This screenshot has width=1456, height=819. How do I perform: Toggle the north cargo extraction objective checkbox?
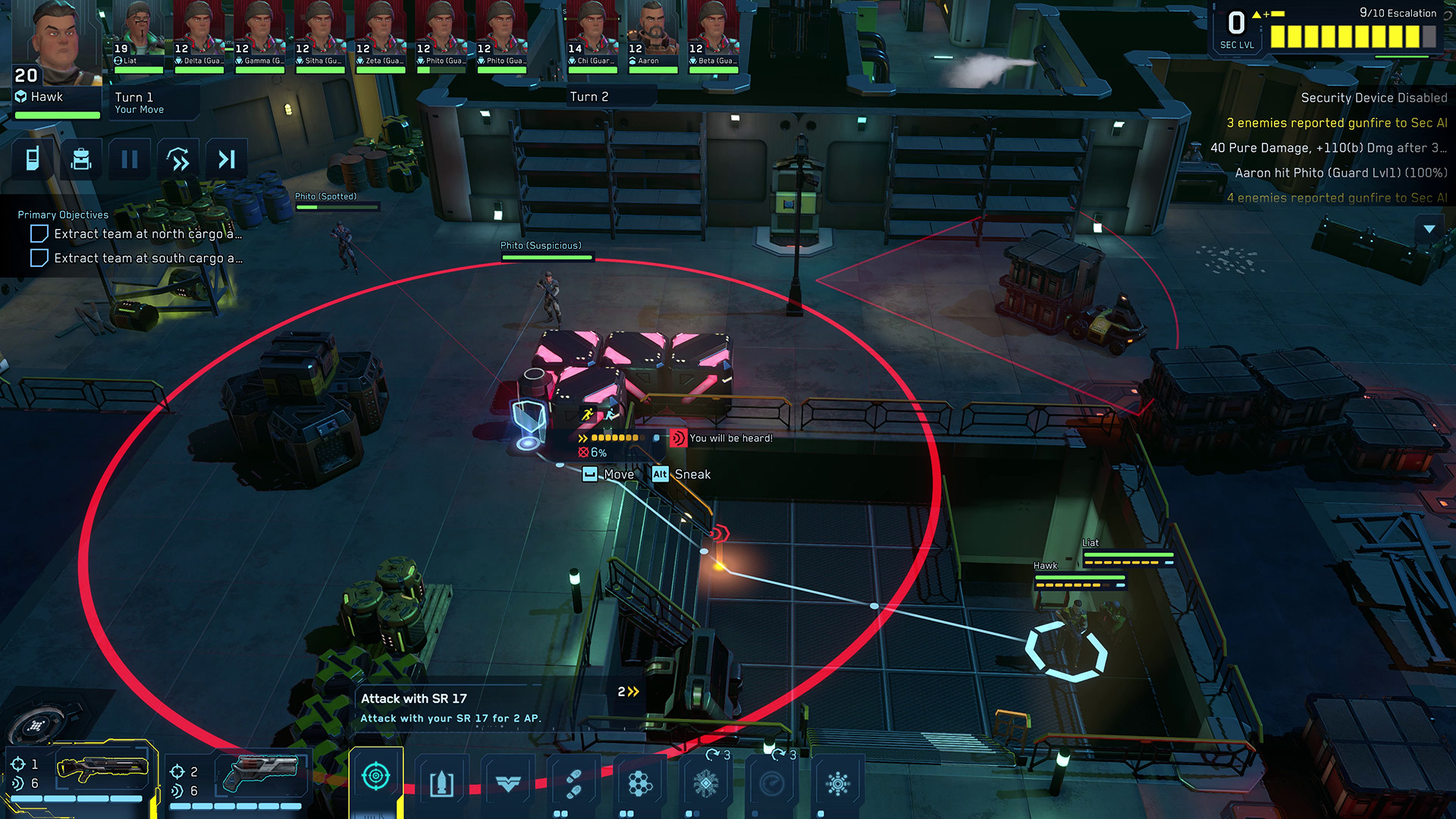39,234
